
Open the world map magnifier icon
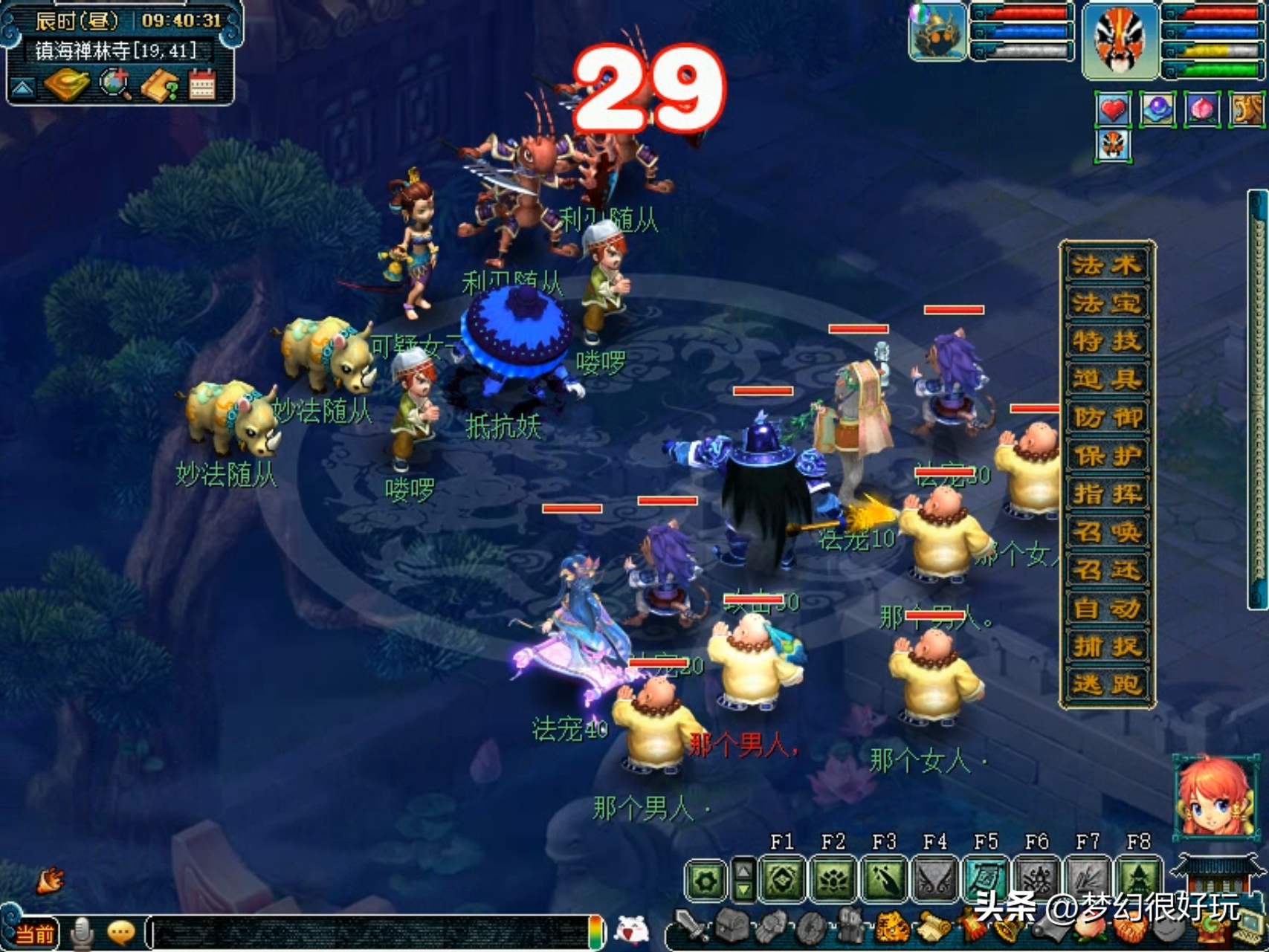point(115,85)
